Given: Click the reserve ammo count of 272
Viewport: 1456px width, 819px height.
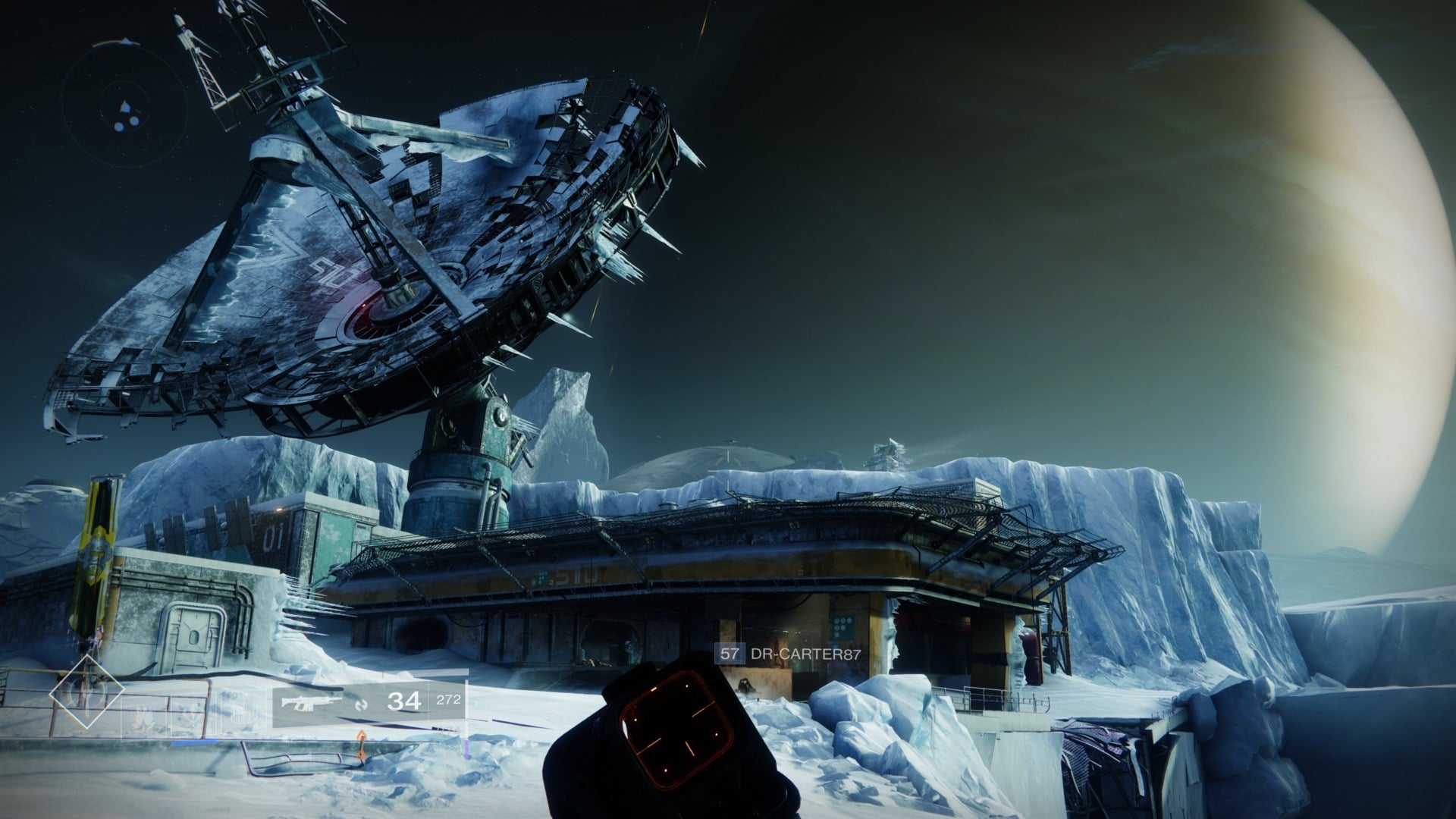Looking at the screenshot, I should [x=448, y=699].
